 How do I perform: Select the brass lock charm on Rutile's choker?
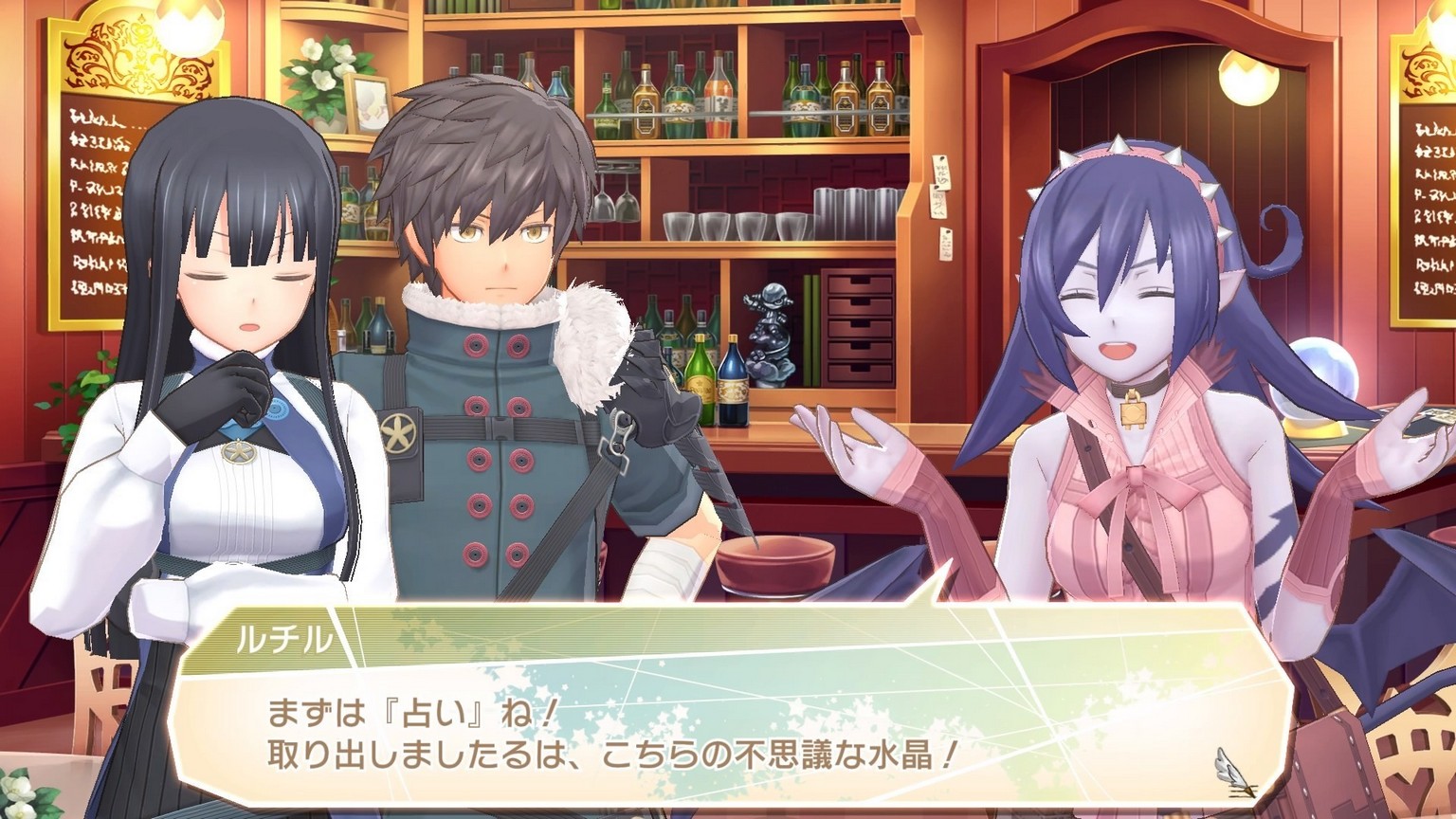(1132, 414)
